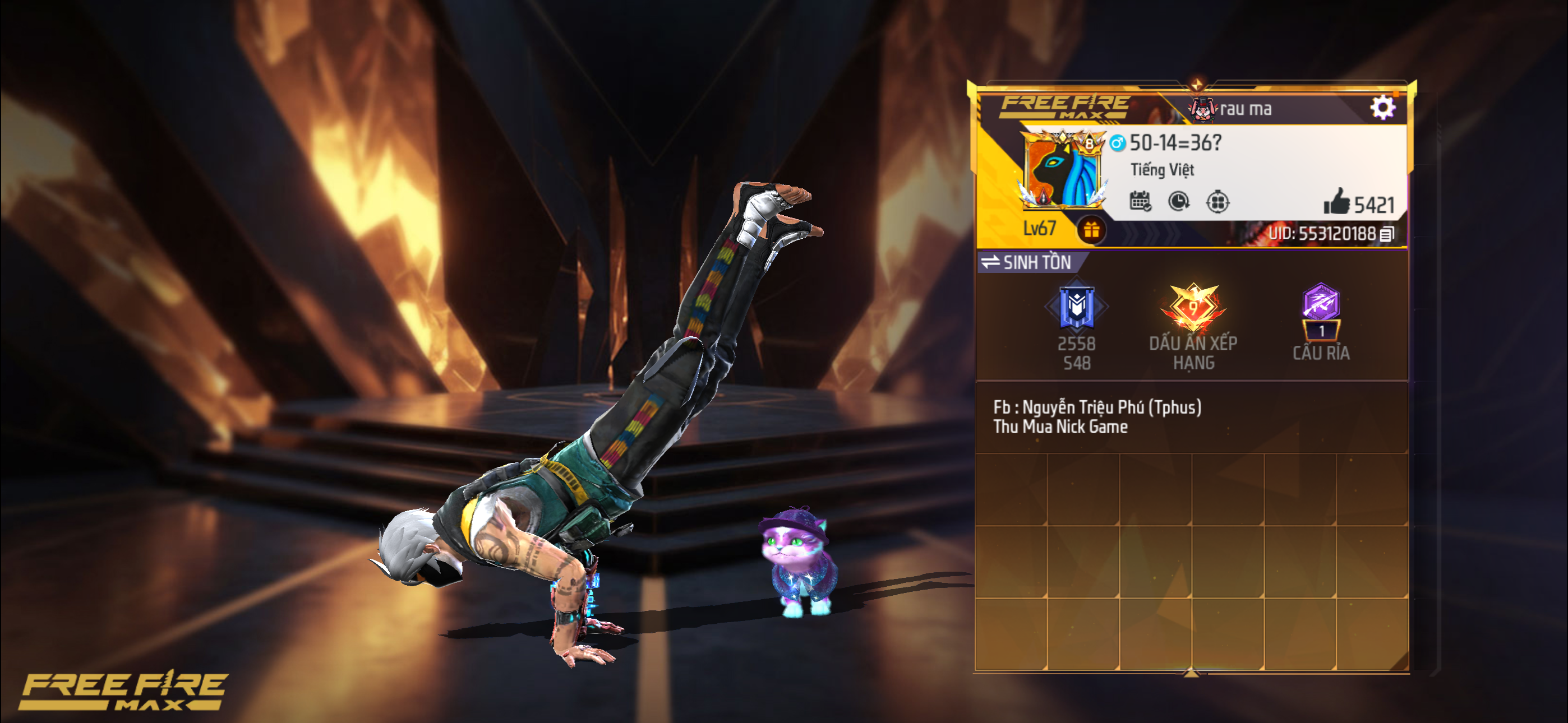Select the CẤU RỈA weapon badge

1321,310
